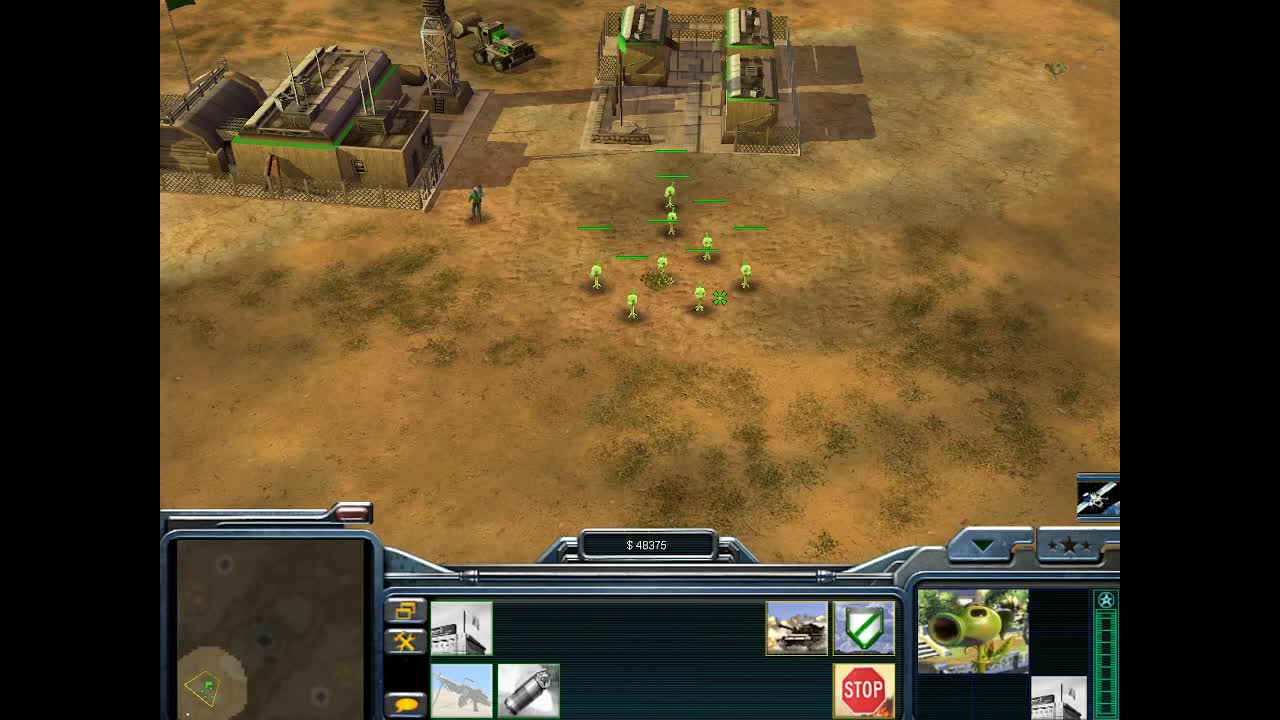The image size is (1280, 720).
Task: Activate the attack-move tank command
Action: coord(797,628)
